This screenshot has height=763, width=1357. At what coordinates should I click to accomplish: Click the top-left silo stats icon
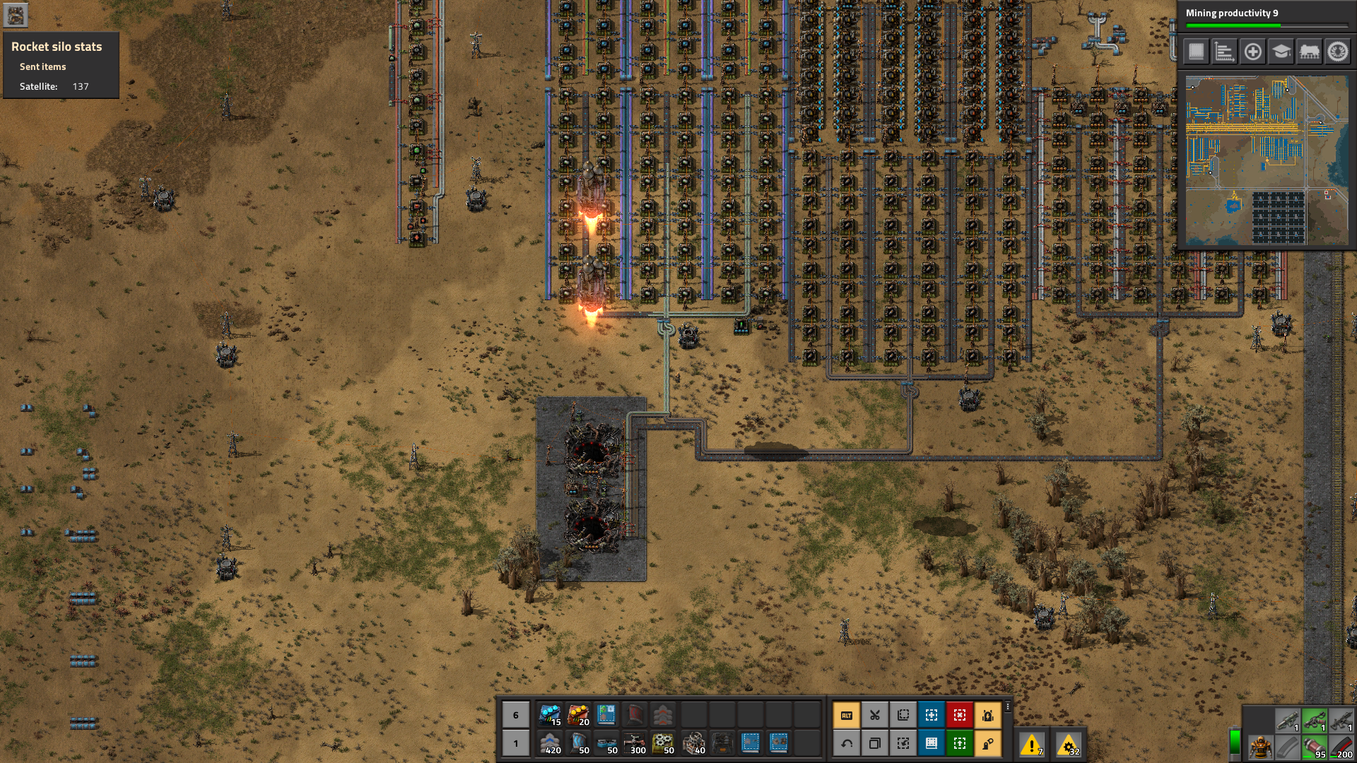[15, 14]
